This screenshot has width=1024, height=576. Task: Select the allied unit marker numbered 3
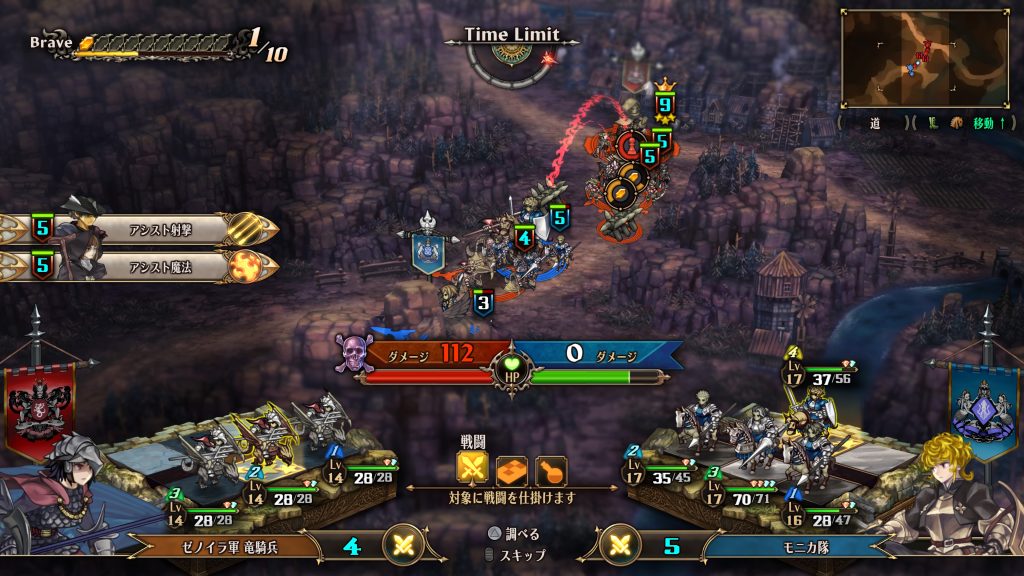pyautogui.click(x=483, y=302)
